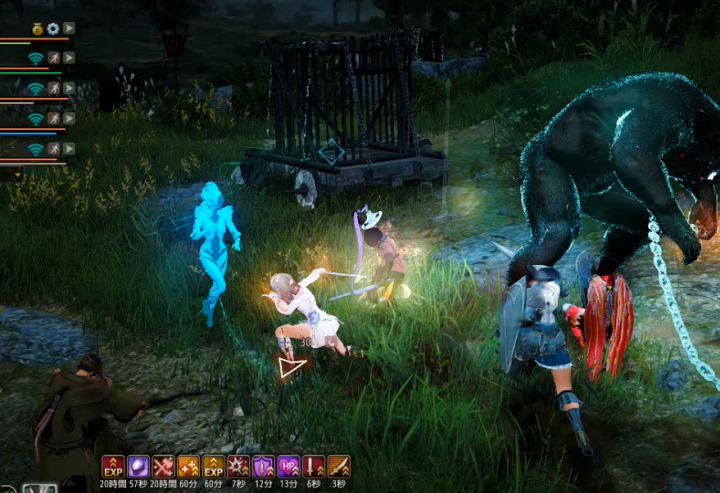Click the pink HP heart buff icon
The height and width of the screenshot is (493, 720).
pos(288,467)
